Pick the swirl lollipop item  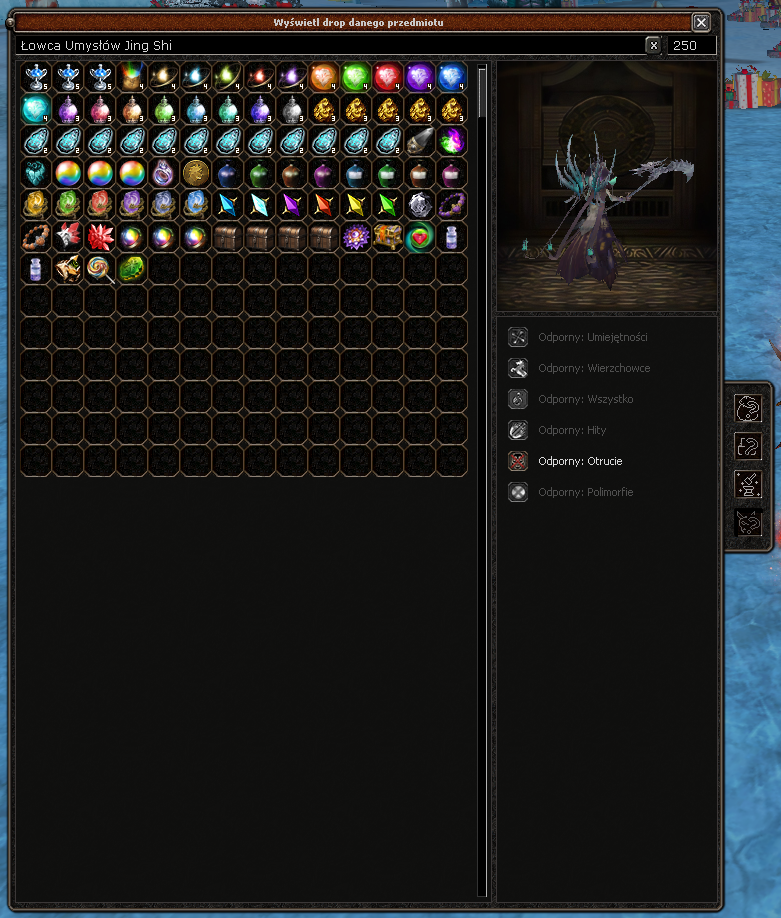(100, 268)
